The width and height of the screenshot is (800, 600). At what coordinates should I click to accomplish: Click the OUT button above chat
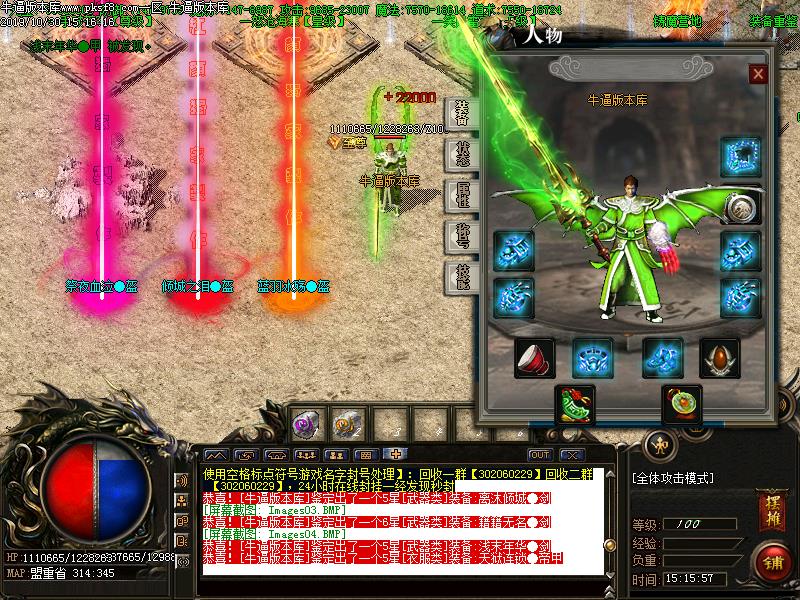click(540, 455)
